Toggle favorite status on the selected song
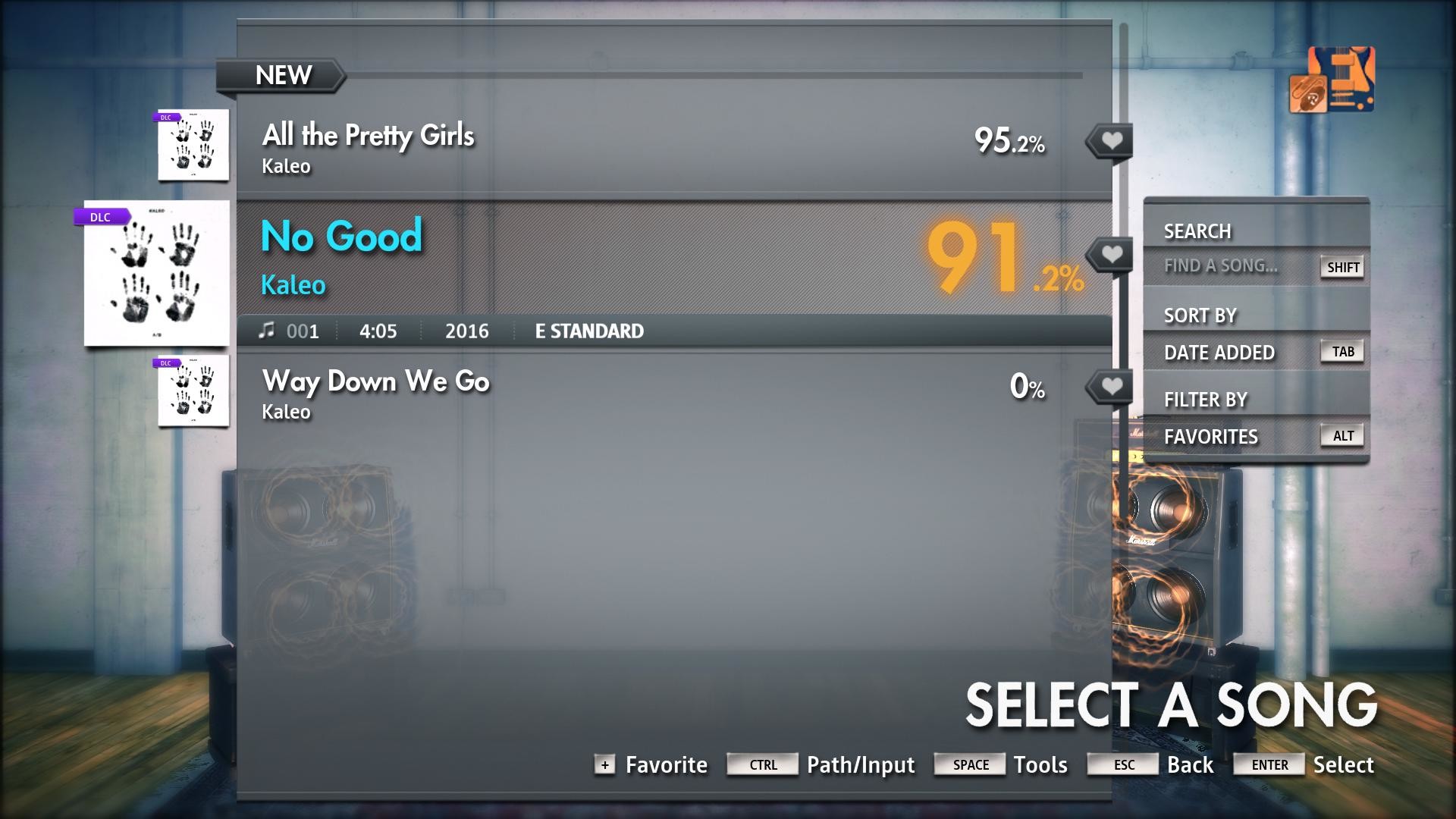Screen dimensions: 1456x819 pos(1110,253)
